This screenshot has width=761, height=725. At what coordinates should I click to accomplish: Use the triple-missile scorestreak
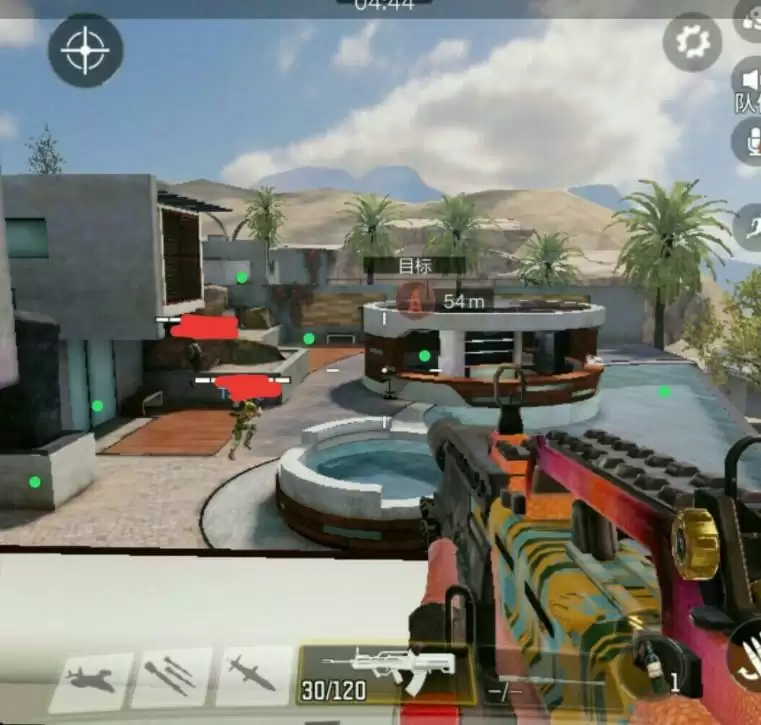point(171,677)
